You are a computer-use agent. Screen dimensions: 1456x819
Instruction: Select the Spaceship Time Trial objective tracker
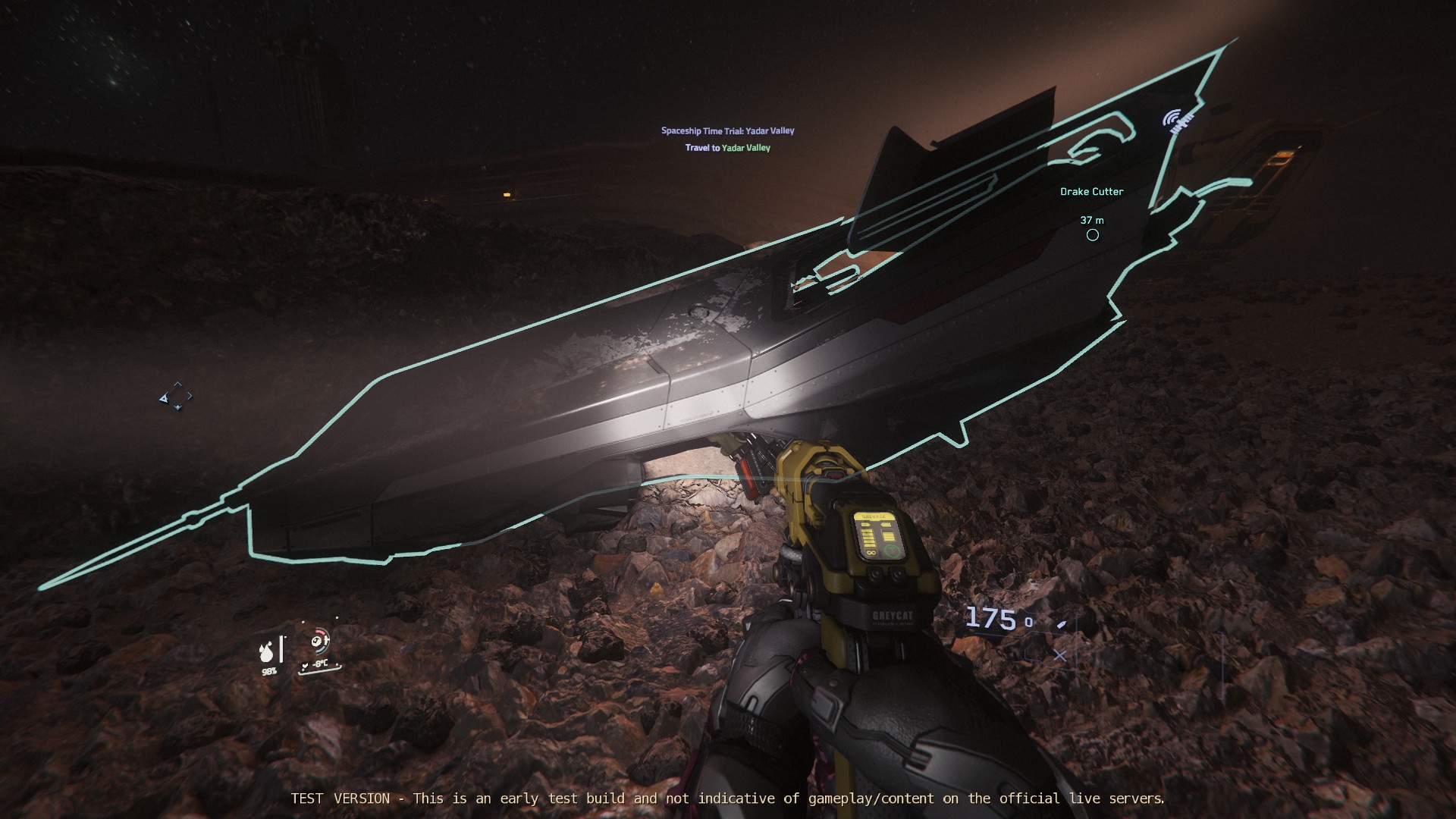(x=727, y=131)
